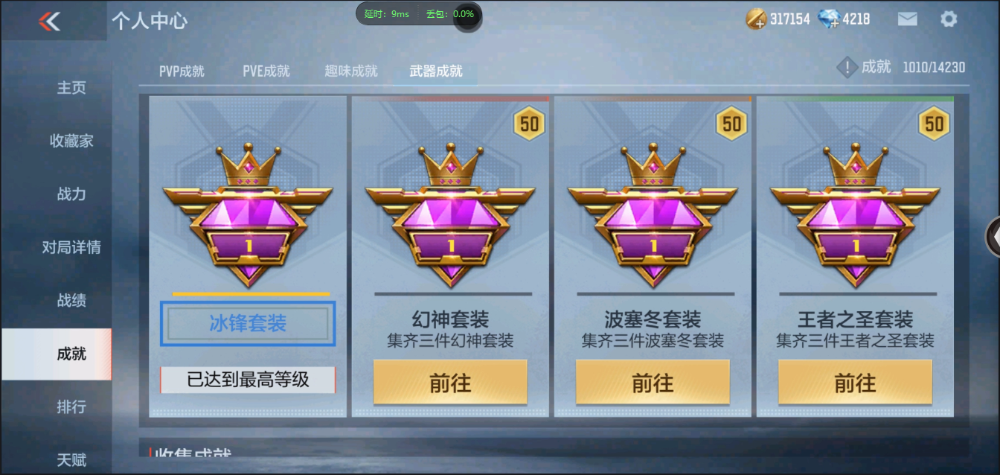Image resolution: width=1000 pixels, height=475 pixels.
Task: Open the 排行 rankings page
Action: click(x=71, y=407)
